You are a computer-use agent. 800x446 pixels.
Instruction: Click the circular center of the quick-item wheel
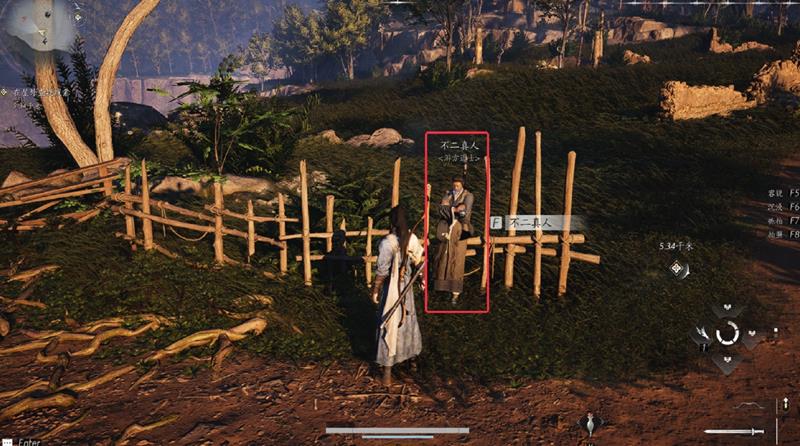(727, 333)
